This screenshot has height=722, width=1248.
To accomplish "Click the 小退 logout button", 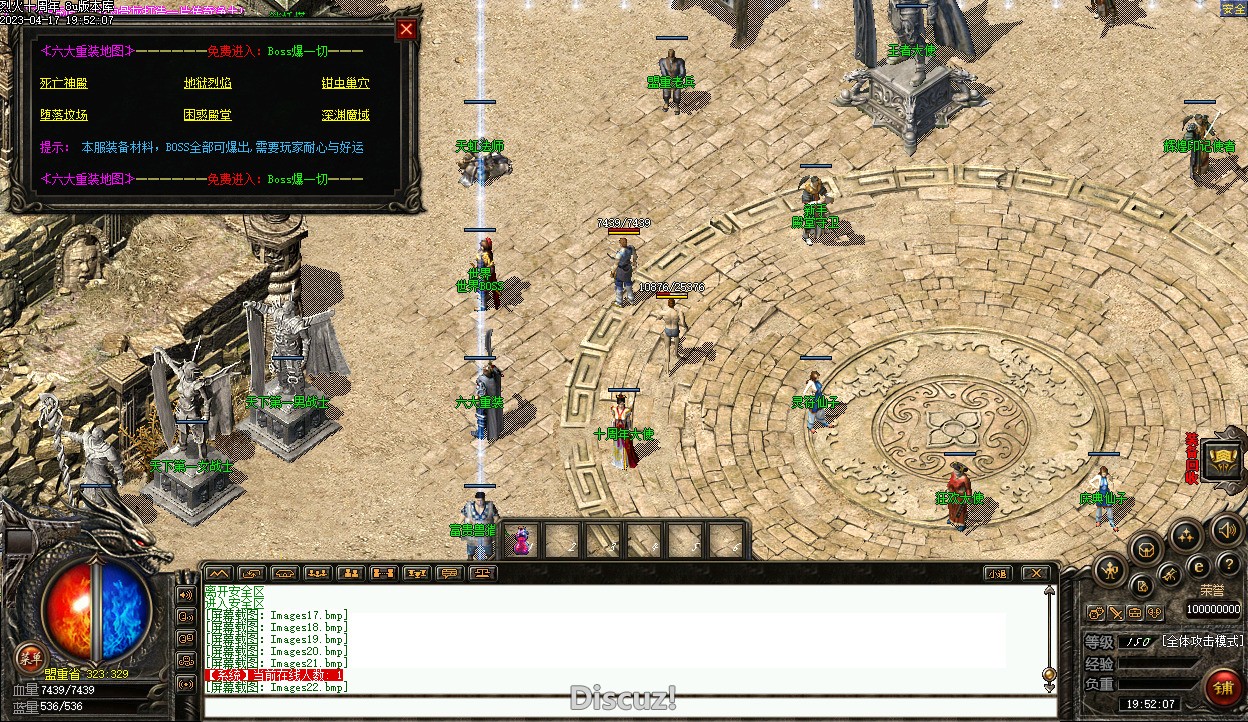I will tap(996, 573).
